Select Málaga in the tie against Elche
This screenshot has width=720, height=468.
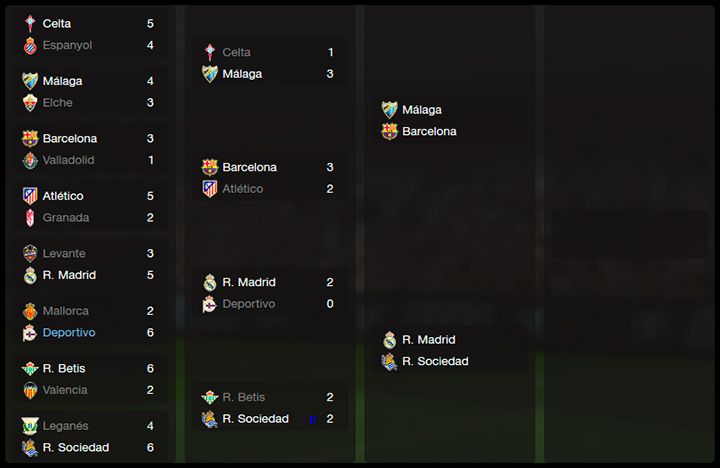[x=62, y=81]
